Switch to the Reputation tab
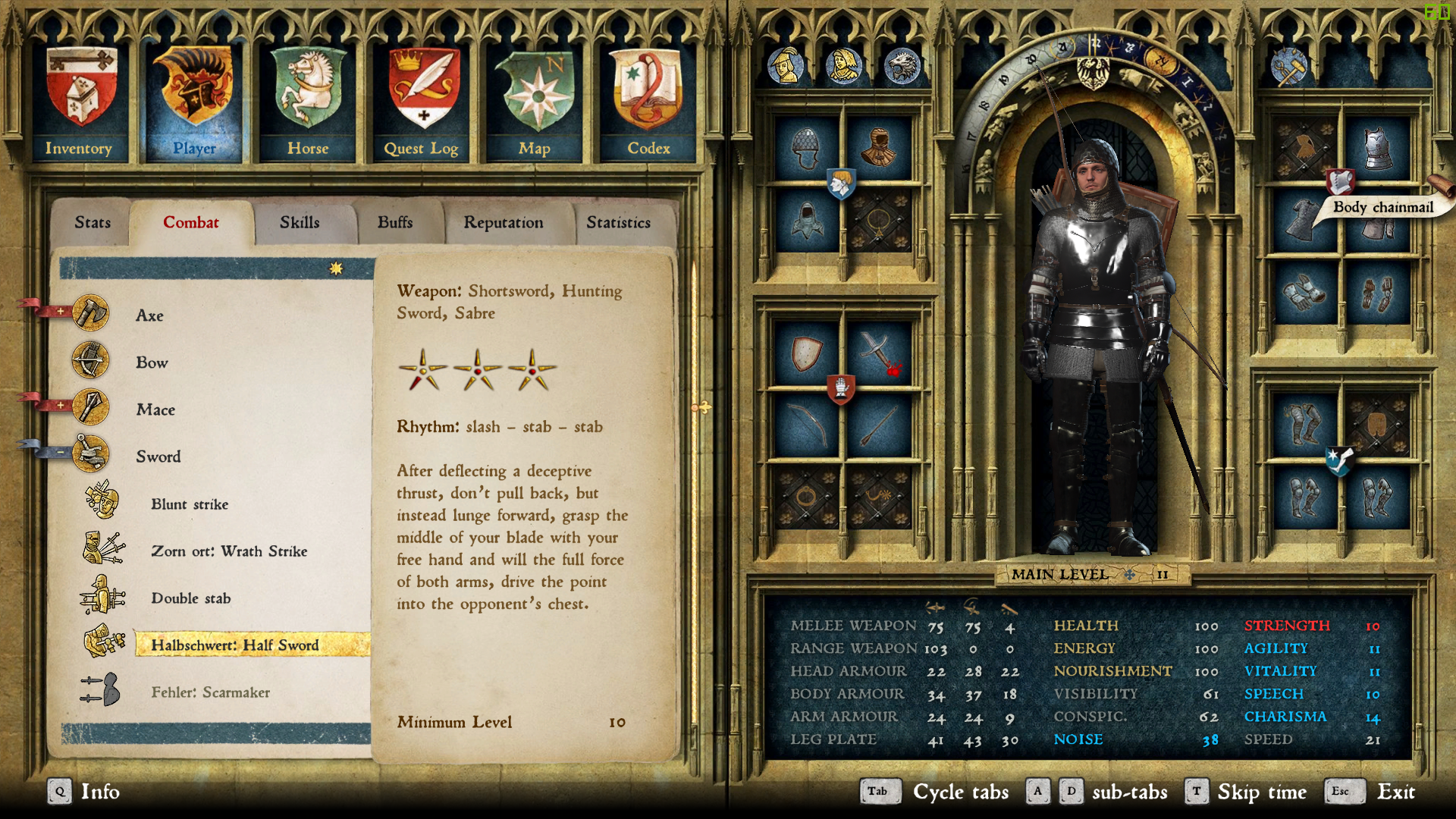Image resolution: width=1456 pixels, height=819 pixels. coord(504,223)
